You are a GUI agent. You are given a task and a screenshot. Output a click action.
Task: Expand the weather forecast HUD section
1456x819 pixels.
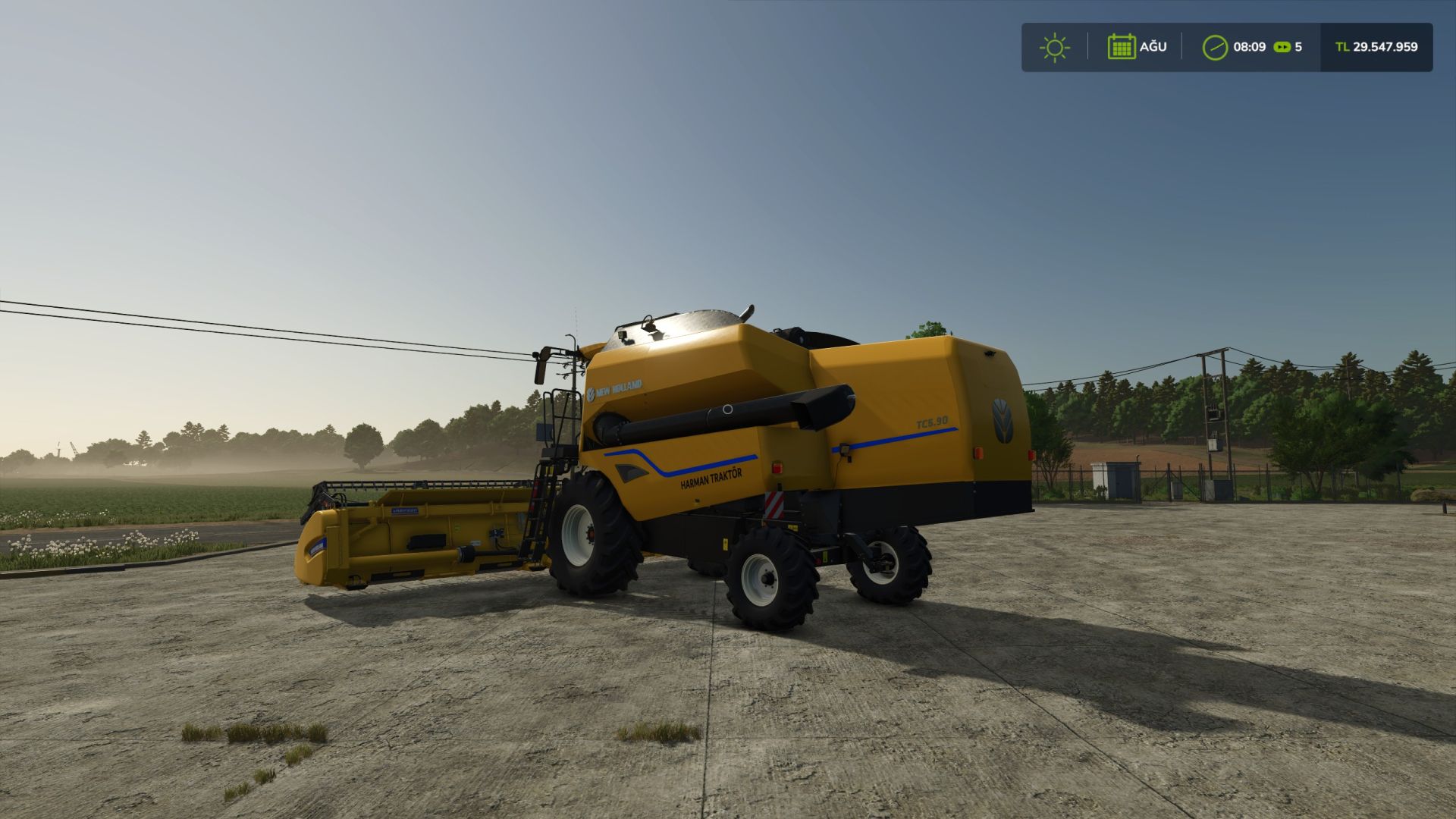[1056, 47]
